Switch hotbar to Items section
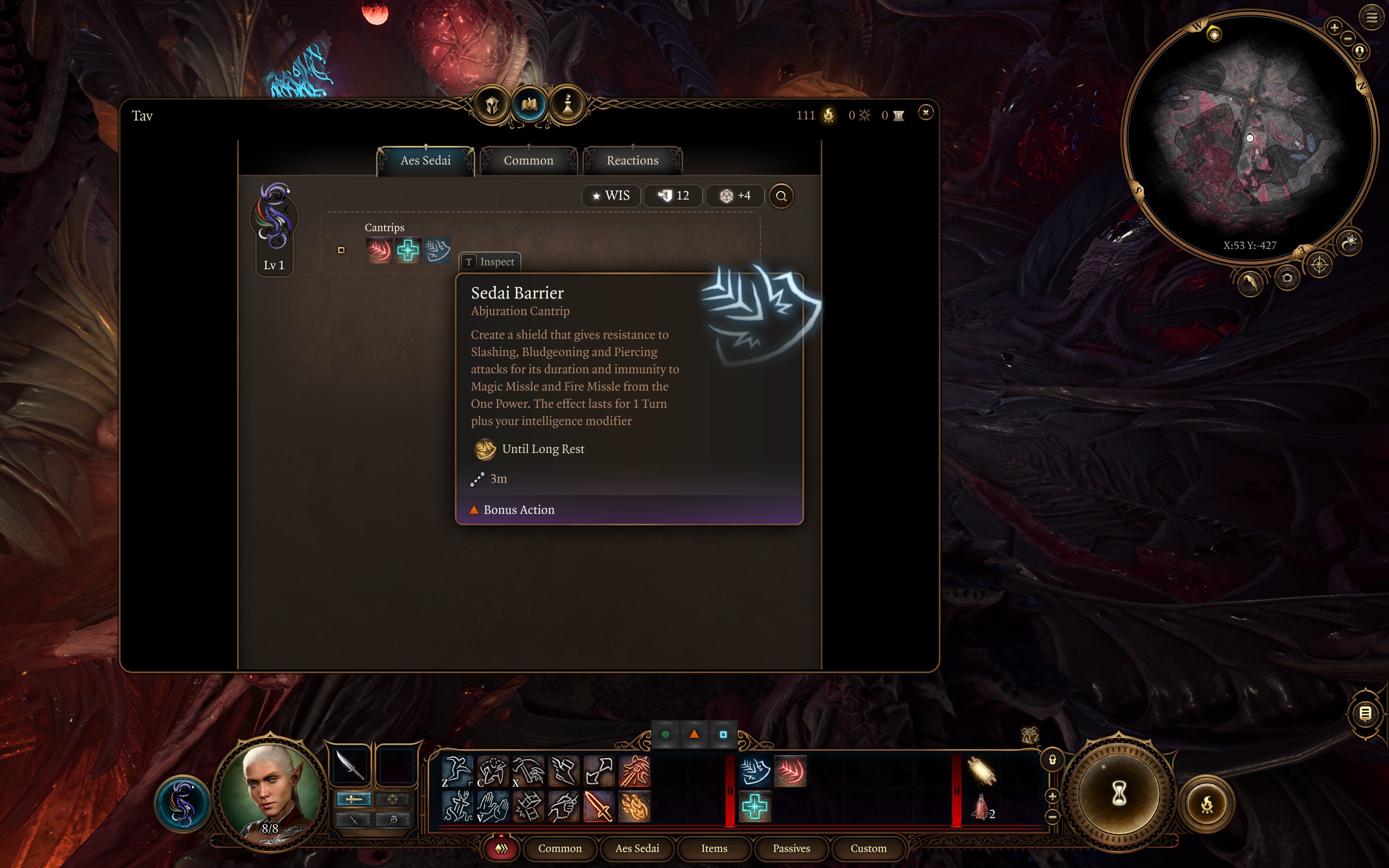This screenshot has height=868, width=1389. 714,848
